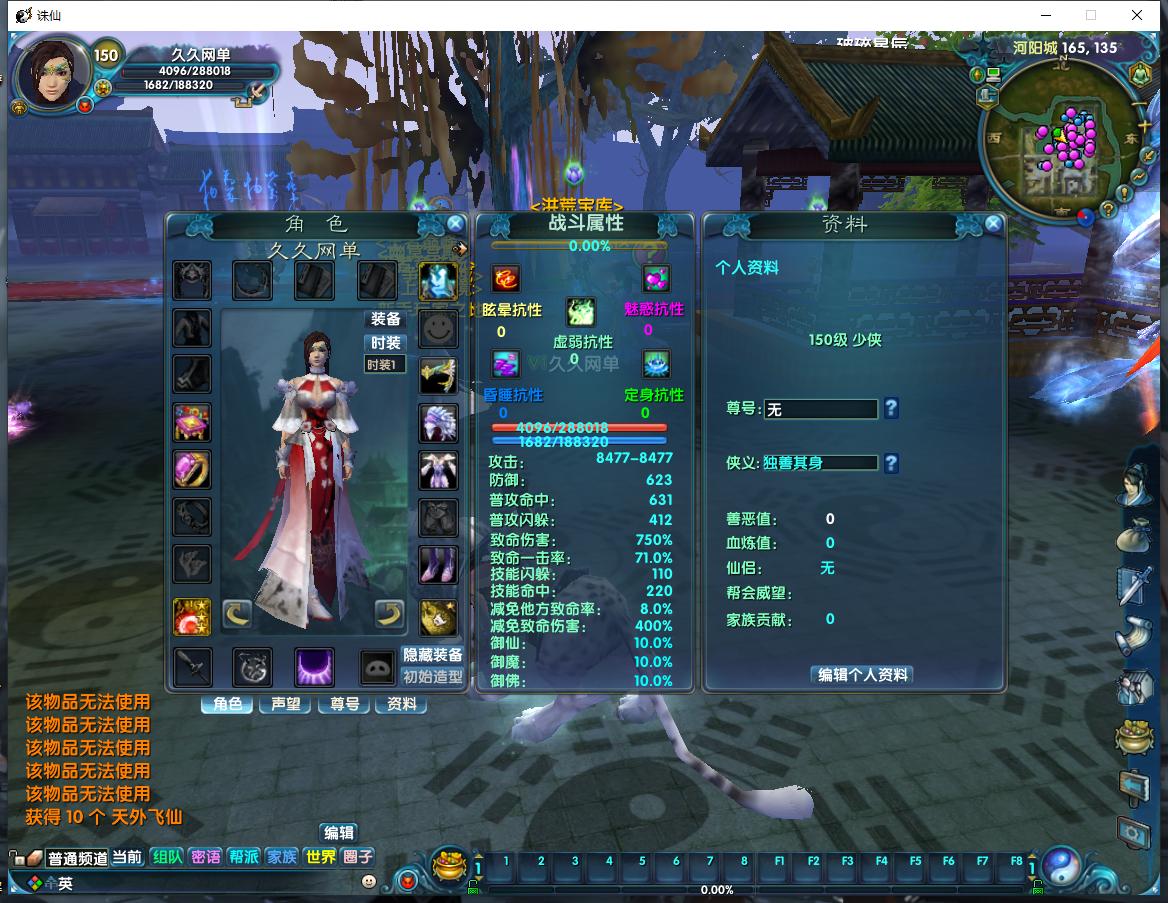The image size is (1168, 903).
Task: Close the 角色 character panel
Action: pos(455,224)
